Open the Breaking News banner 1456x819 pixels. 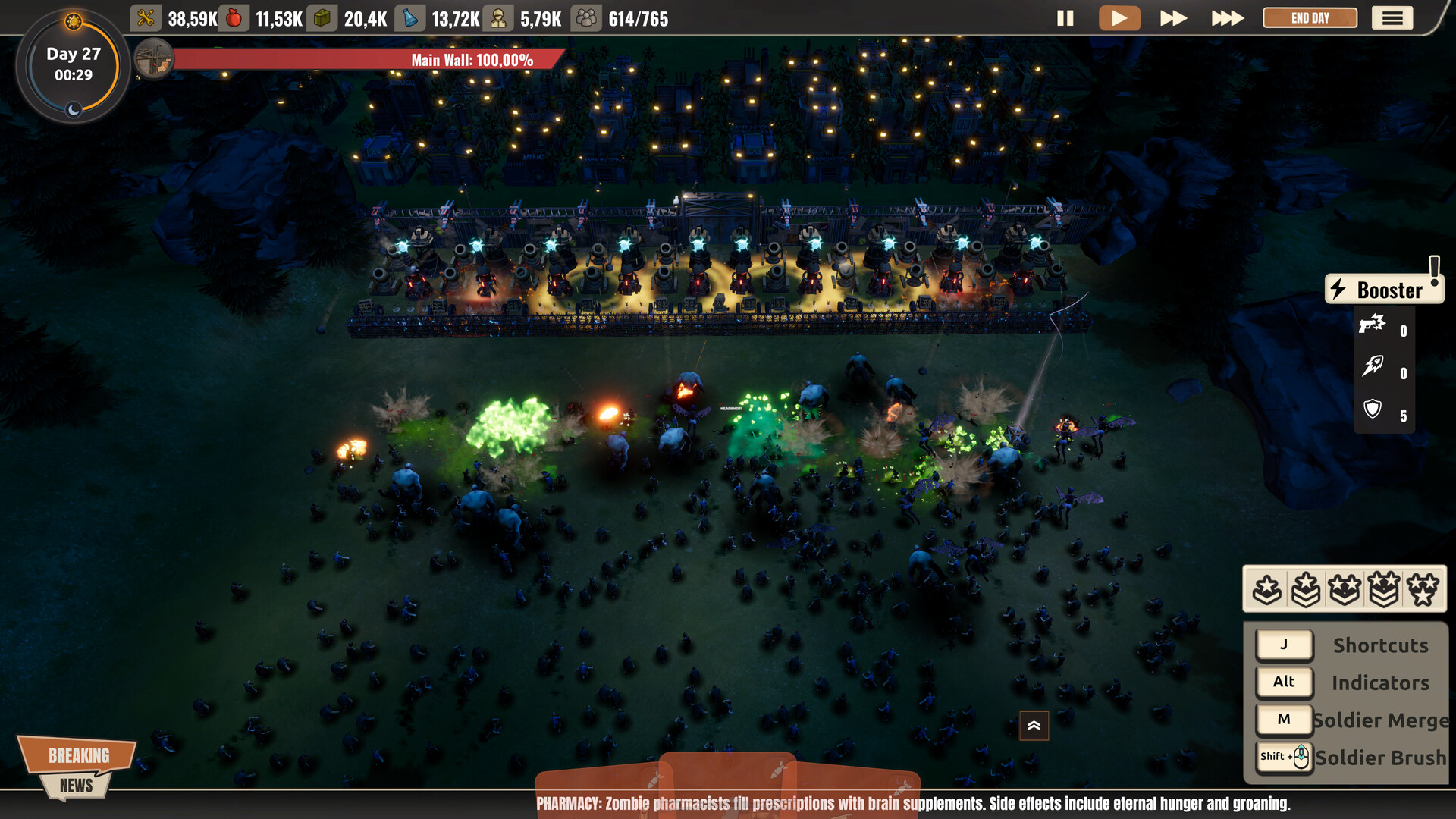(77, 767)
